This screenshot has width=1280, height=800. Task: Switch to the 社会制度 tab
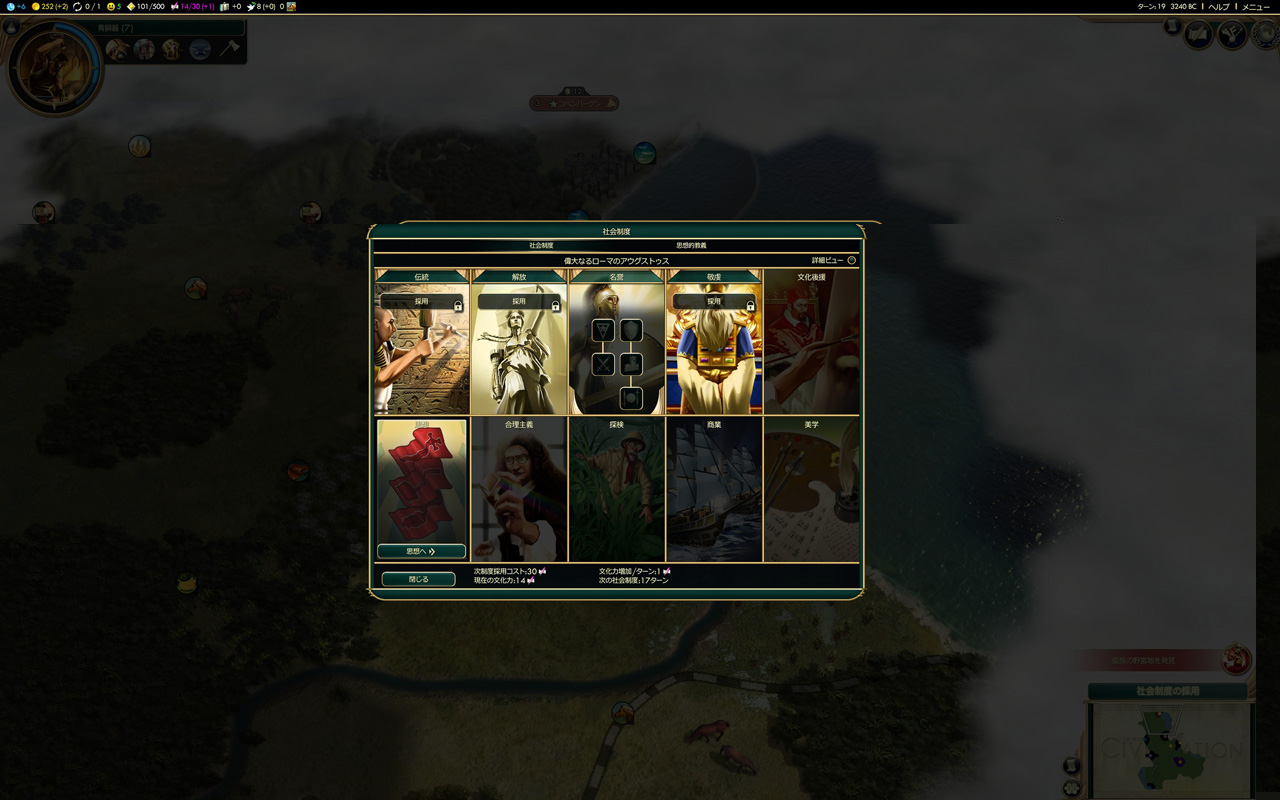(x=541, y=245)
